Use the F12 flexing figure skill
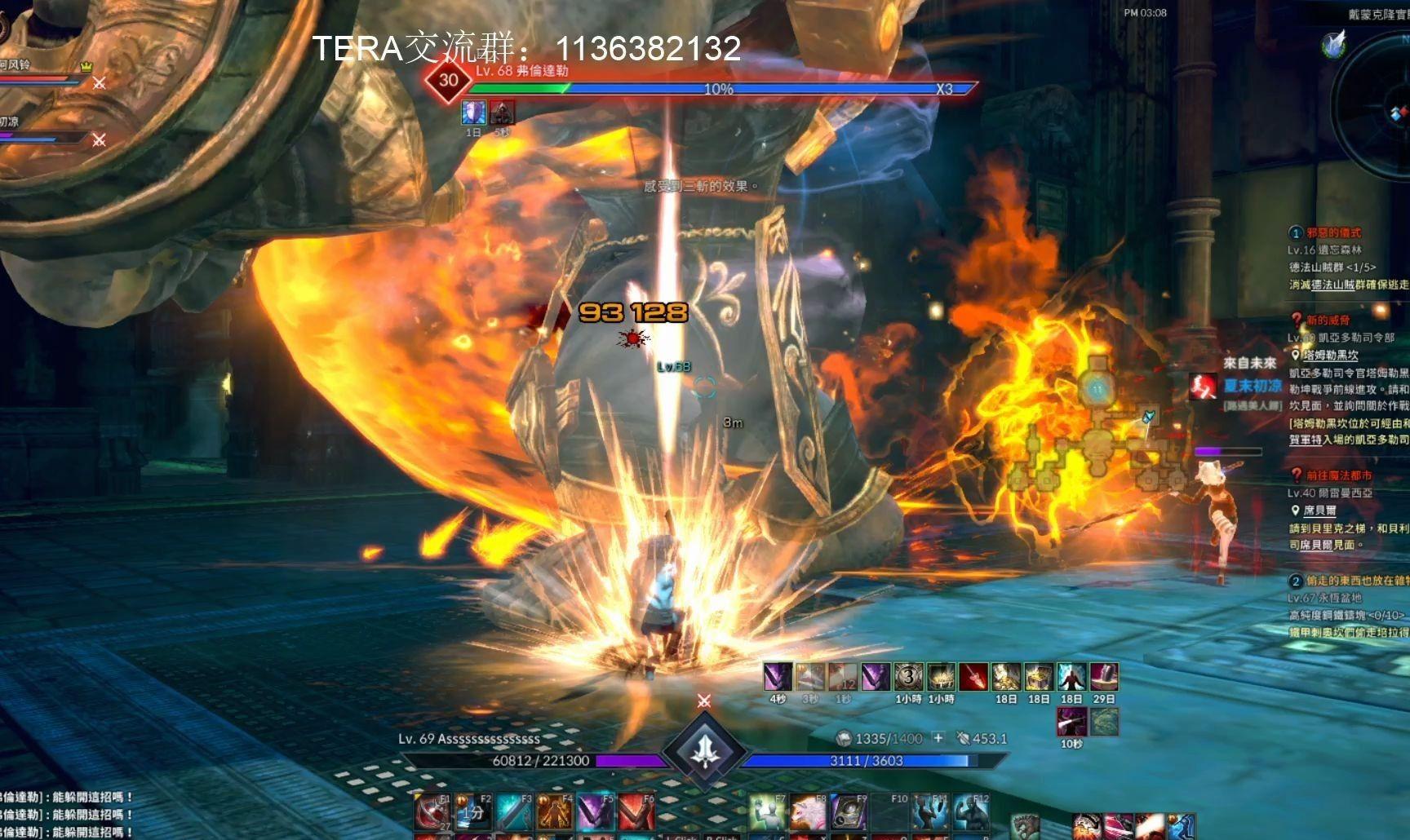The image size is (1410, 840). 971,812
